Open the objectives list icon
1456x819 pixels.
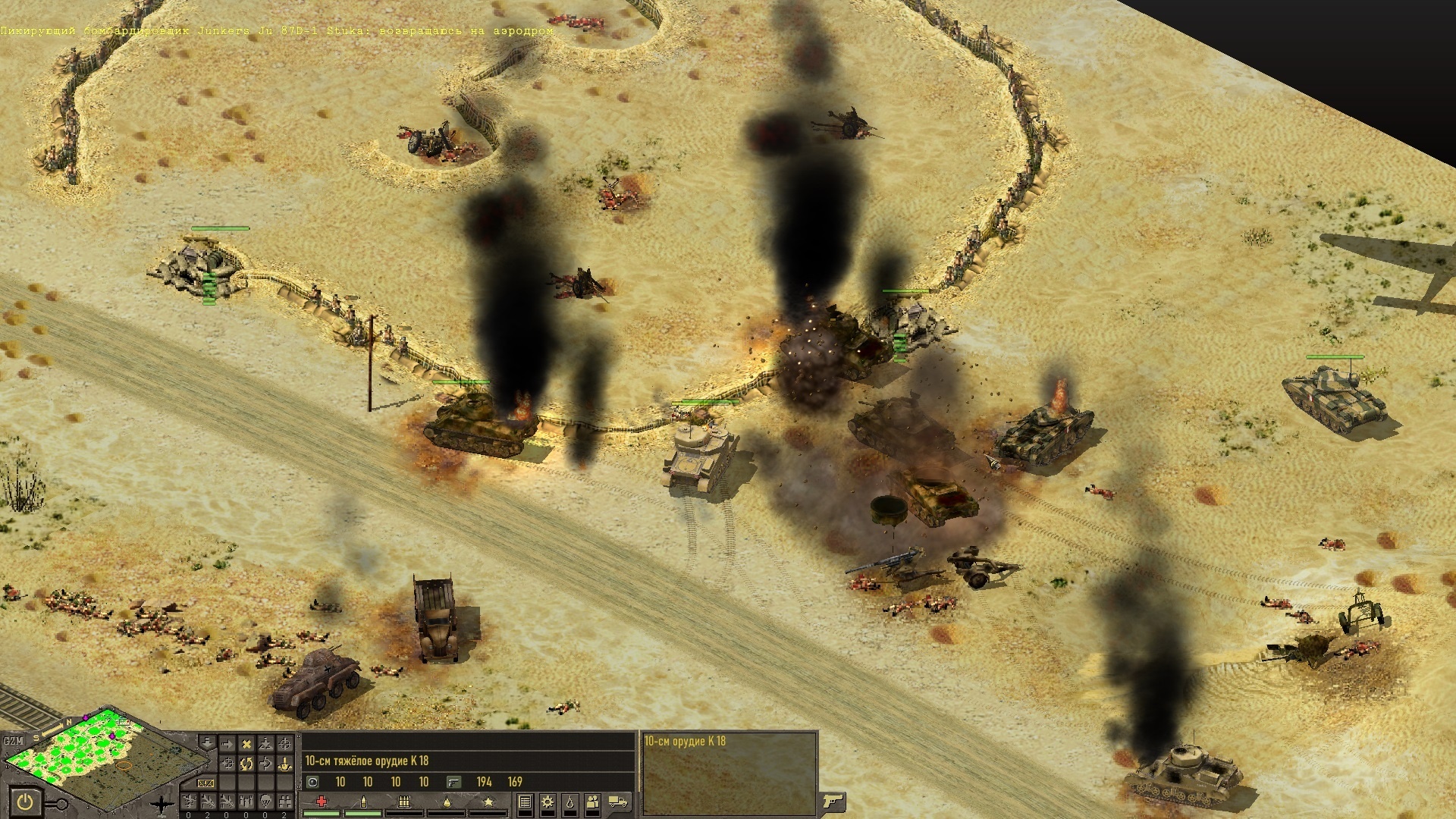coord(525,802)
